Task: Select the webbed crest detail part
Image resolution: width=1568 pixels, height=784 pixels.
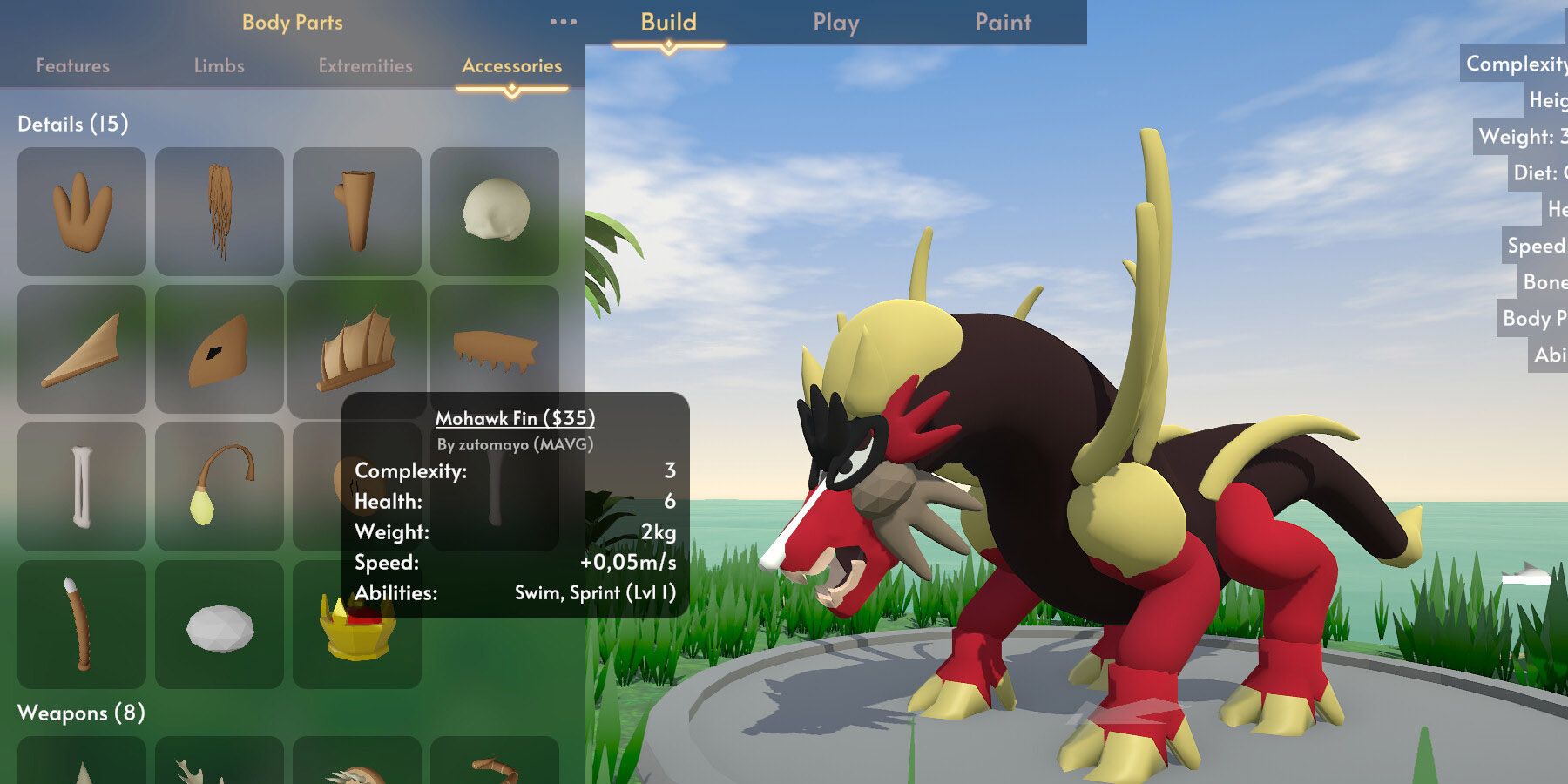Action: [82, 212]
